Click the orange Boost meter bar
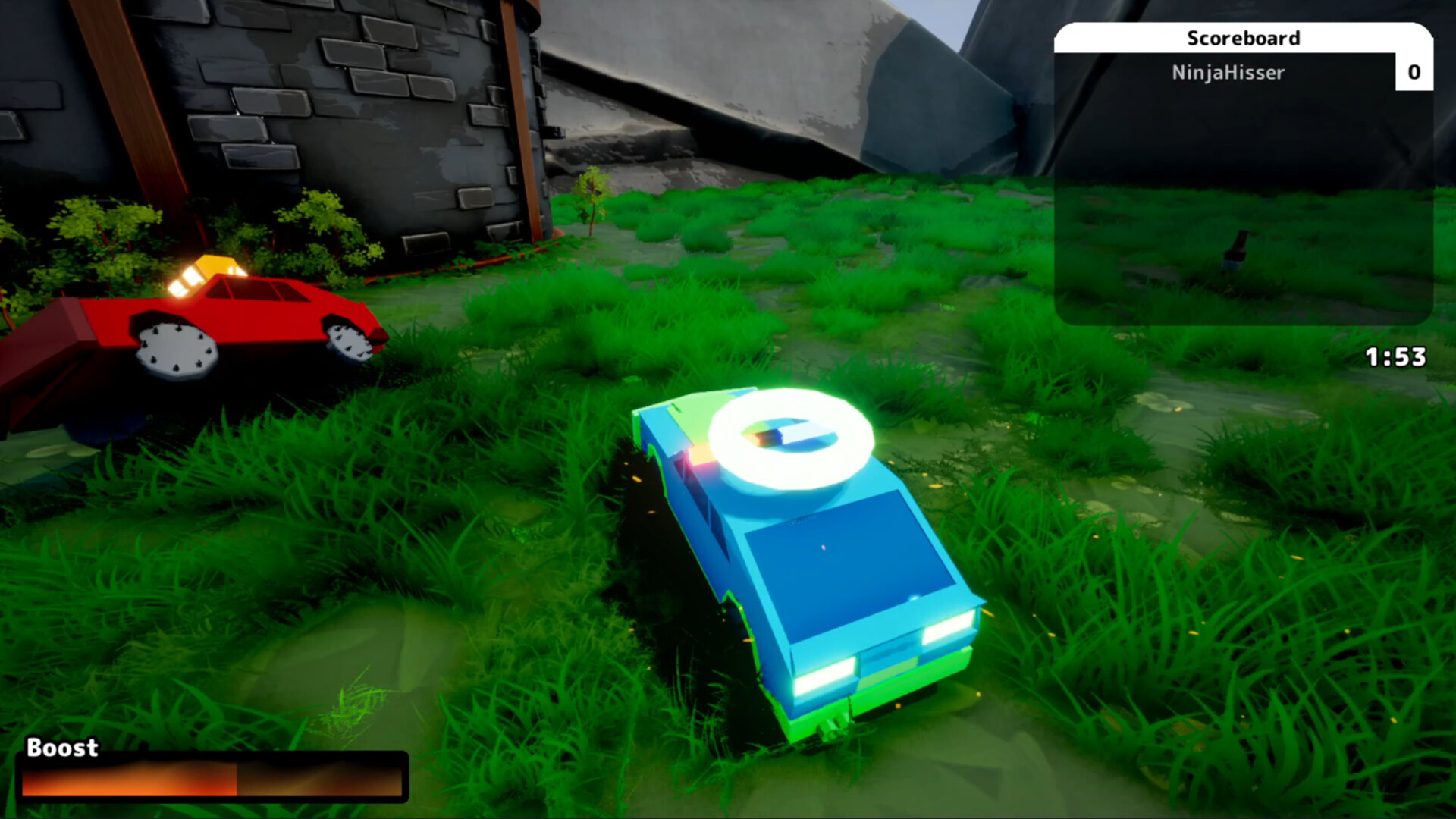1456x819 pixels. click(x=129, y=780)
